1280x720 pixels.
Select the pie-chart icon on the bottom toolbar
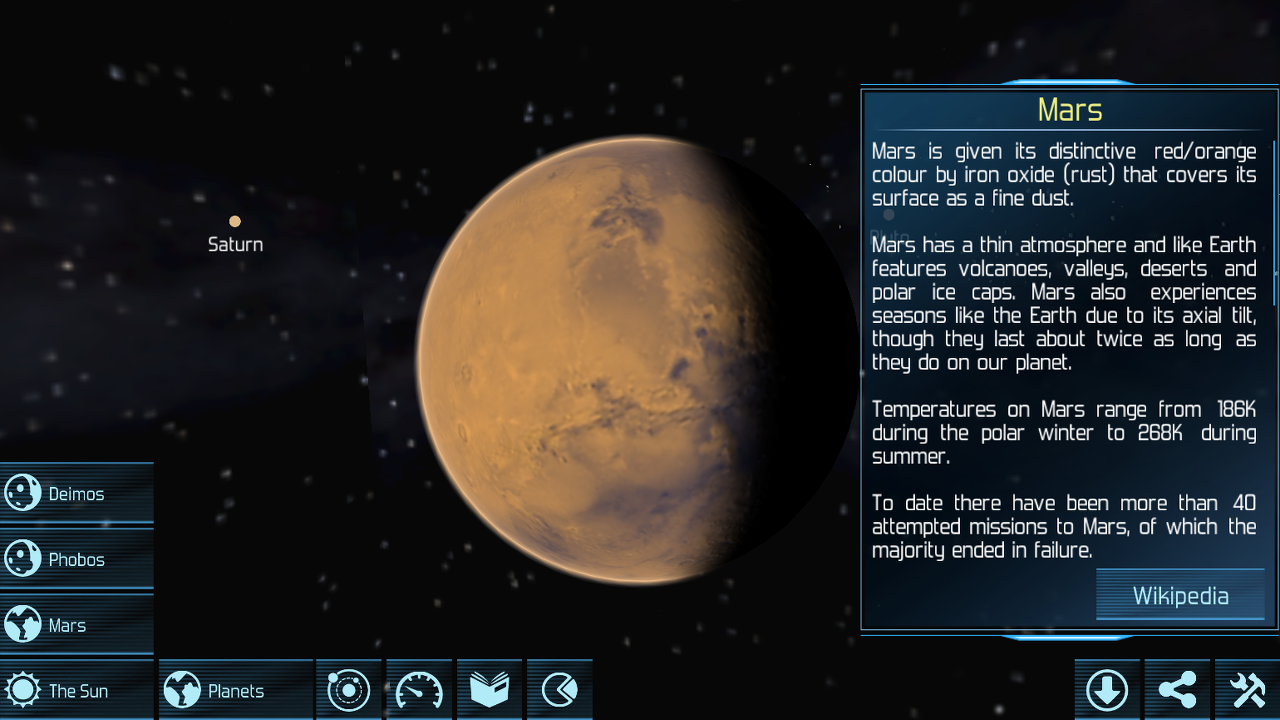559,689
